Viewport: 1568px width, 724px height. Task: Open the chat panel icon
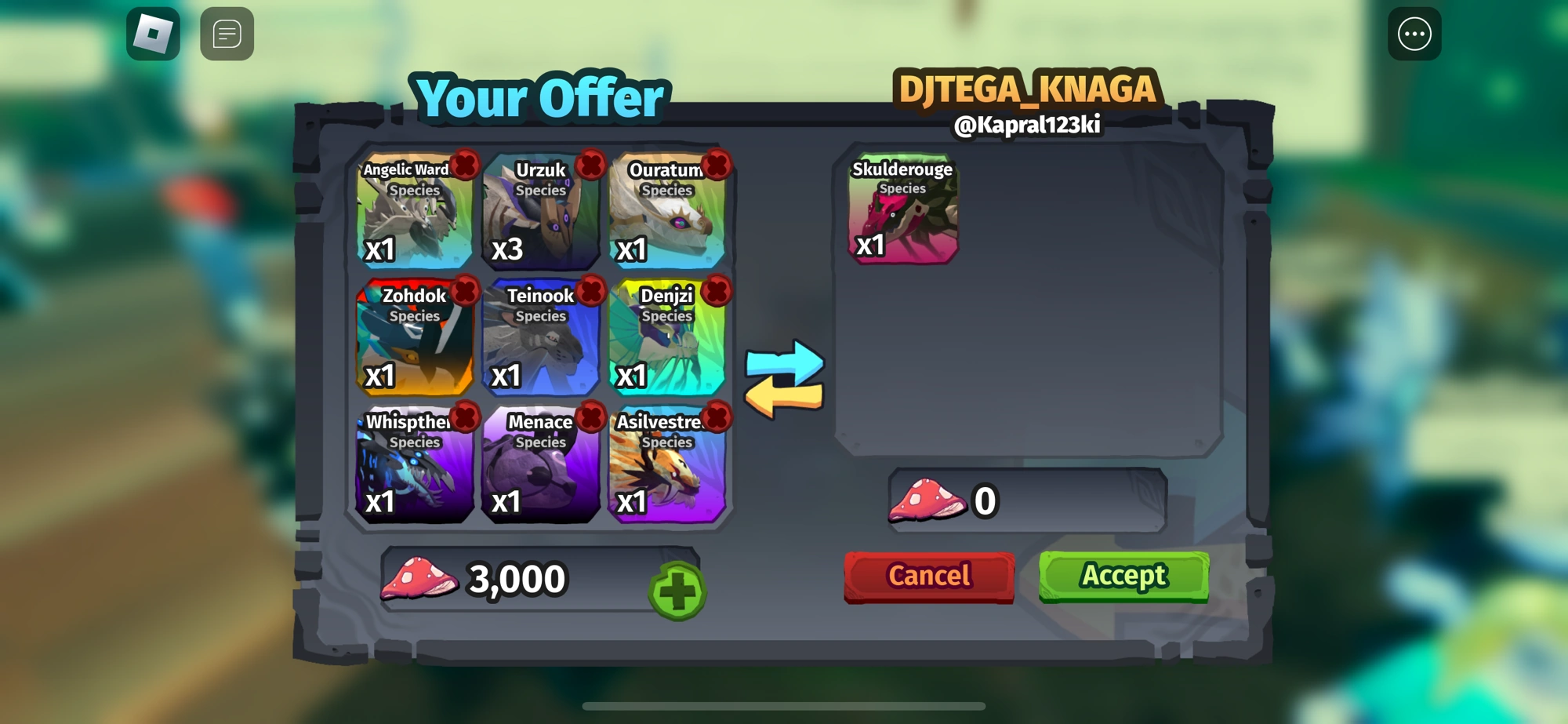(x=226, y=33)
